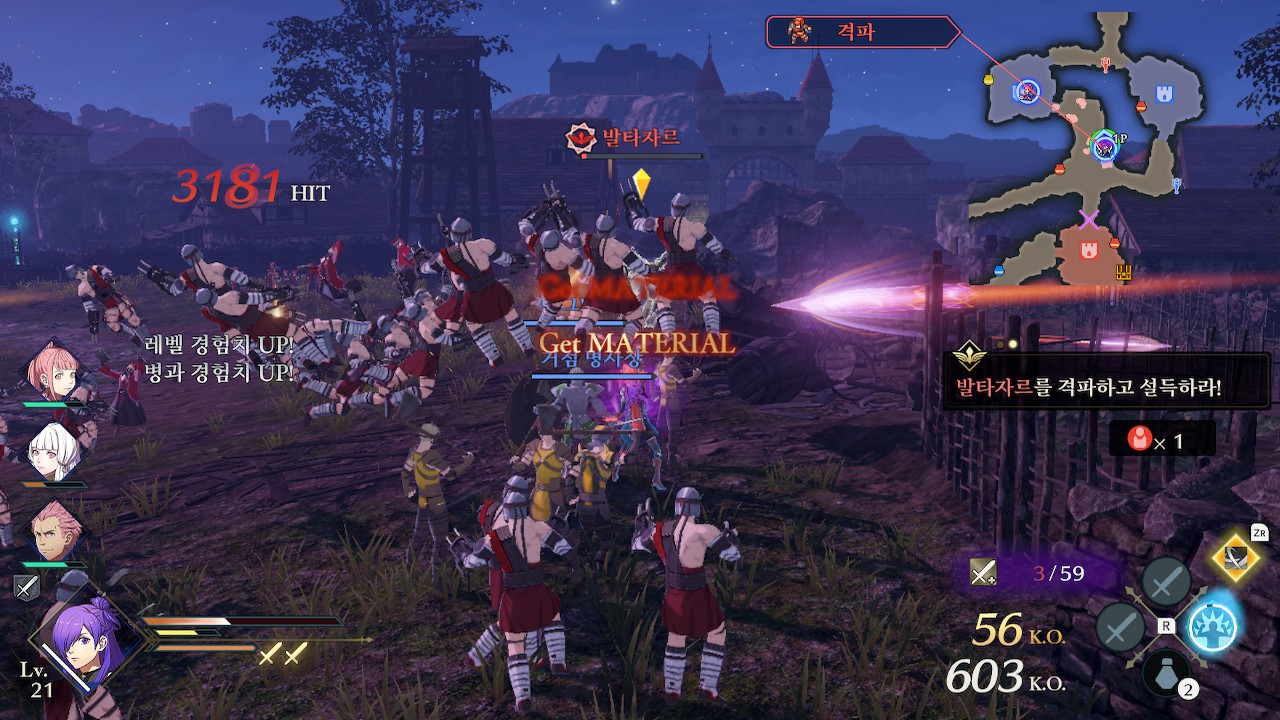Switch to the pink-haired man portrait

pyautogui.click(x=52, y=532)
